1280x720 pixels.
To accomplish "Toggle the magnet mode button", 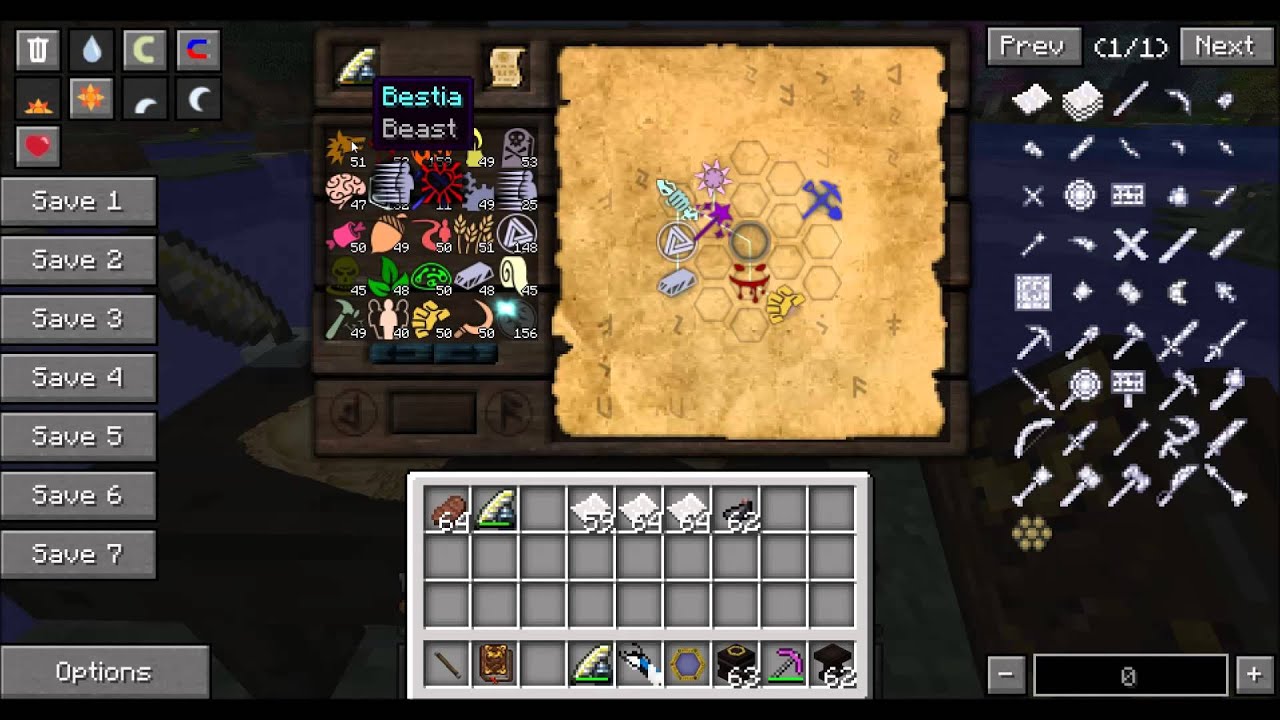I will point(197,50).
